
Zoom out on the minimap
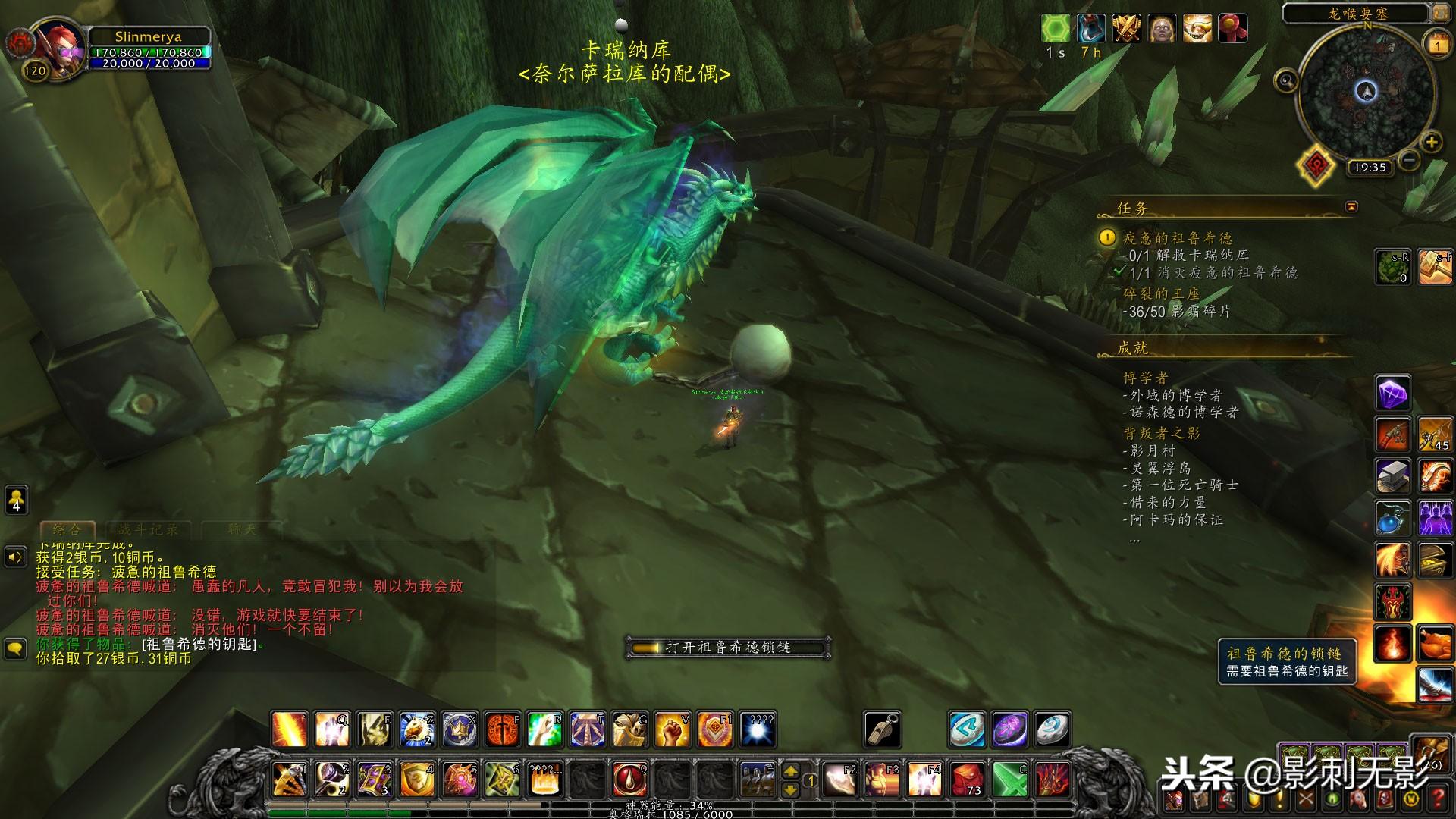click(x=1409, y=160)
